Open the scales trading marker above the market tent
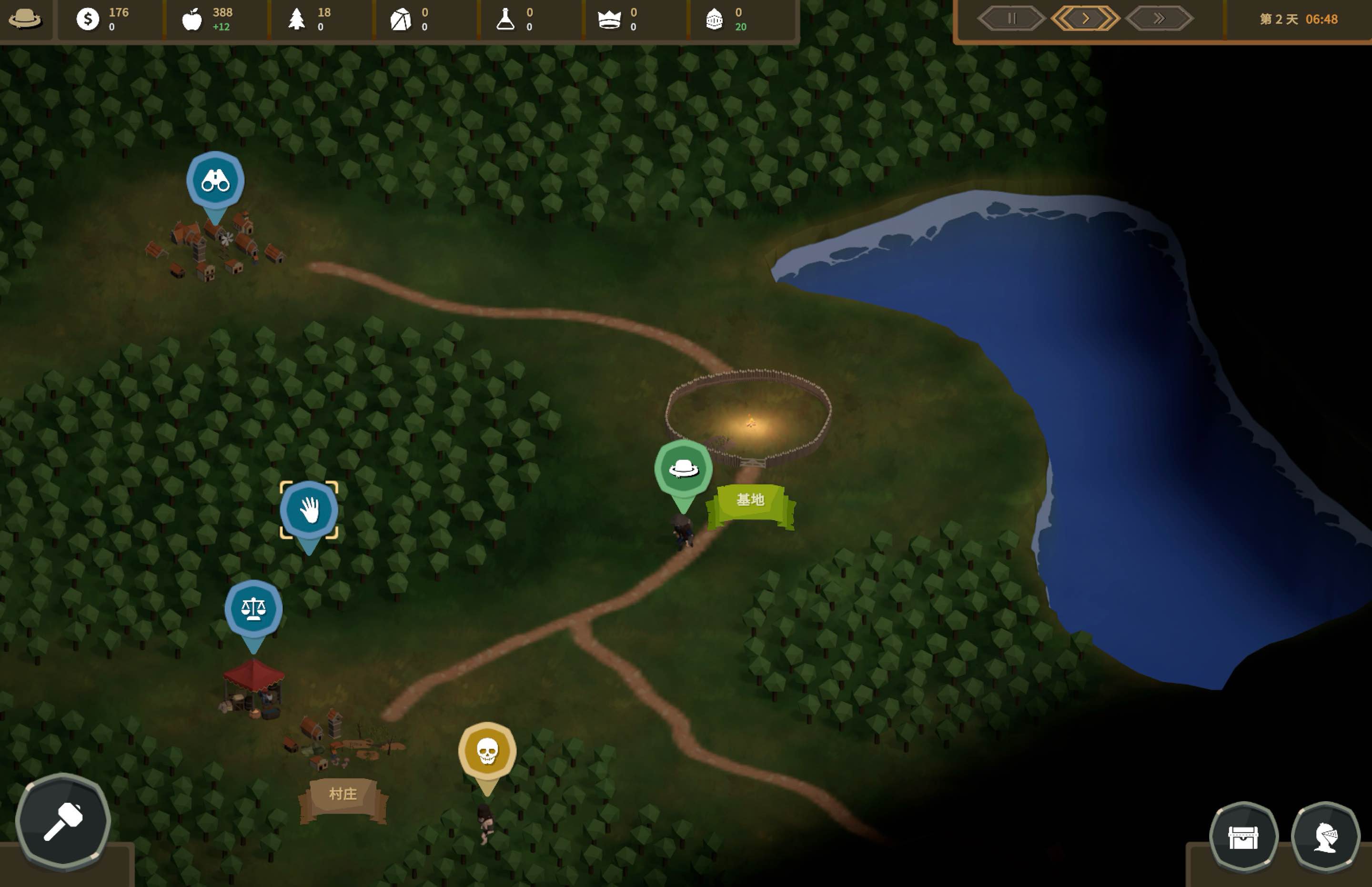Image resolution: width=1372 pixels, height=887 pixels. click(253, 609)
